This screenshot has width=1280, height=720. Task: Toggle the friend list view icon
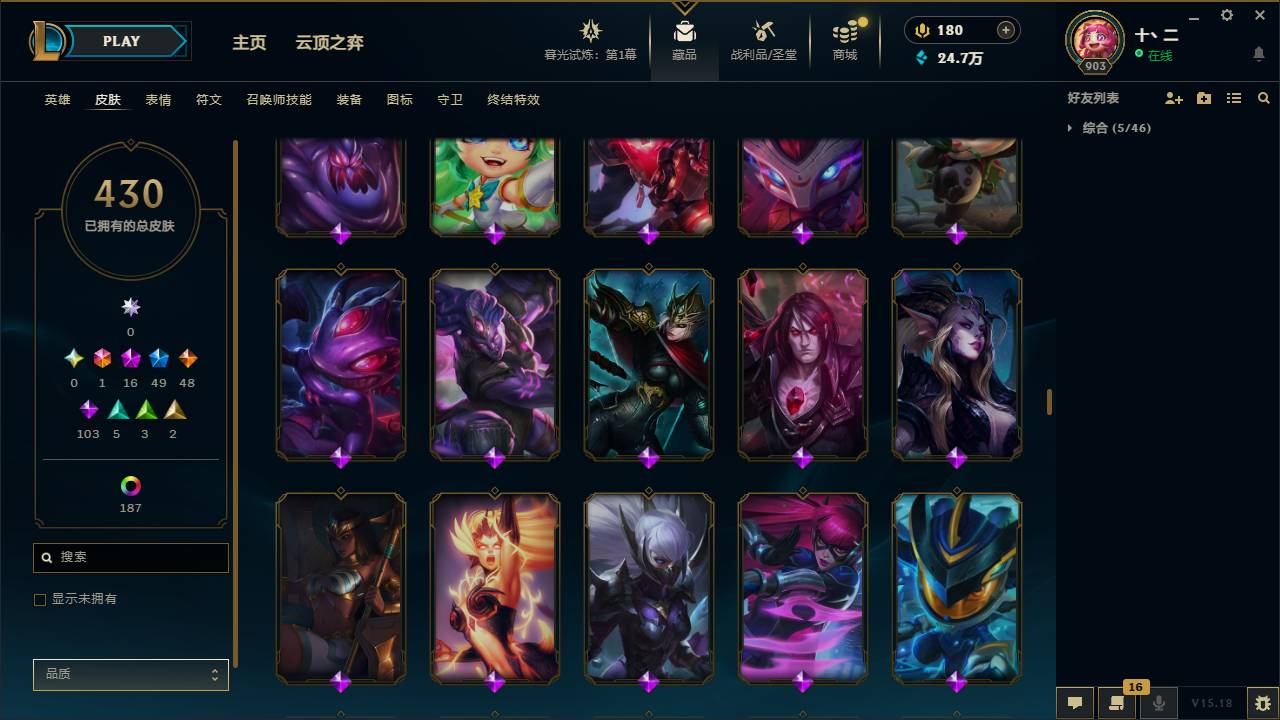click(1233, 97)
